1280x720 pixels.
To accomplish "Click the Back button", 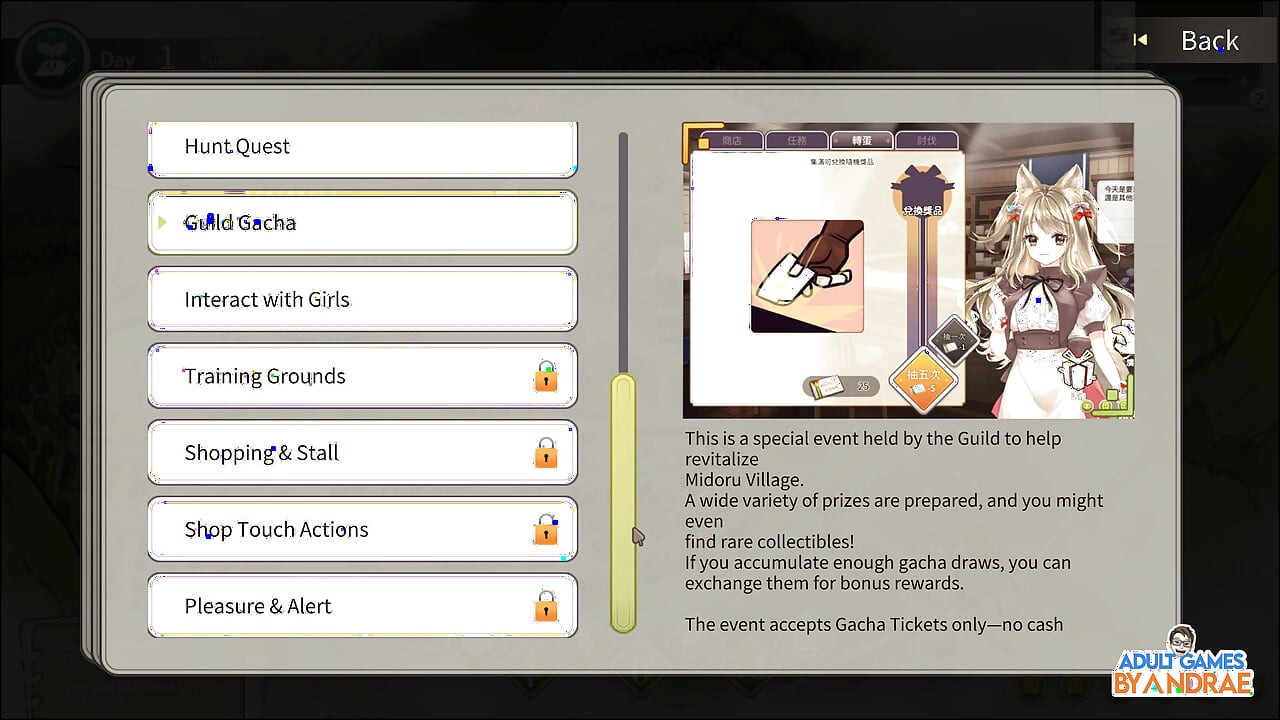I will pos(1208,40).
